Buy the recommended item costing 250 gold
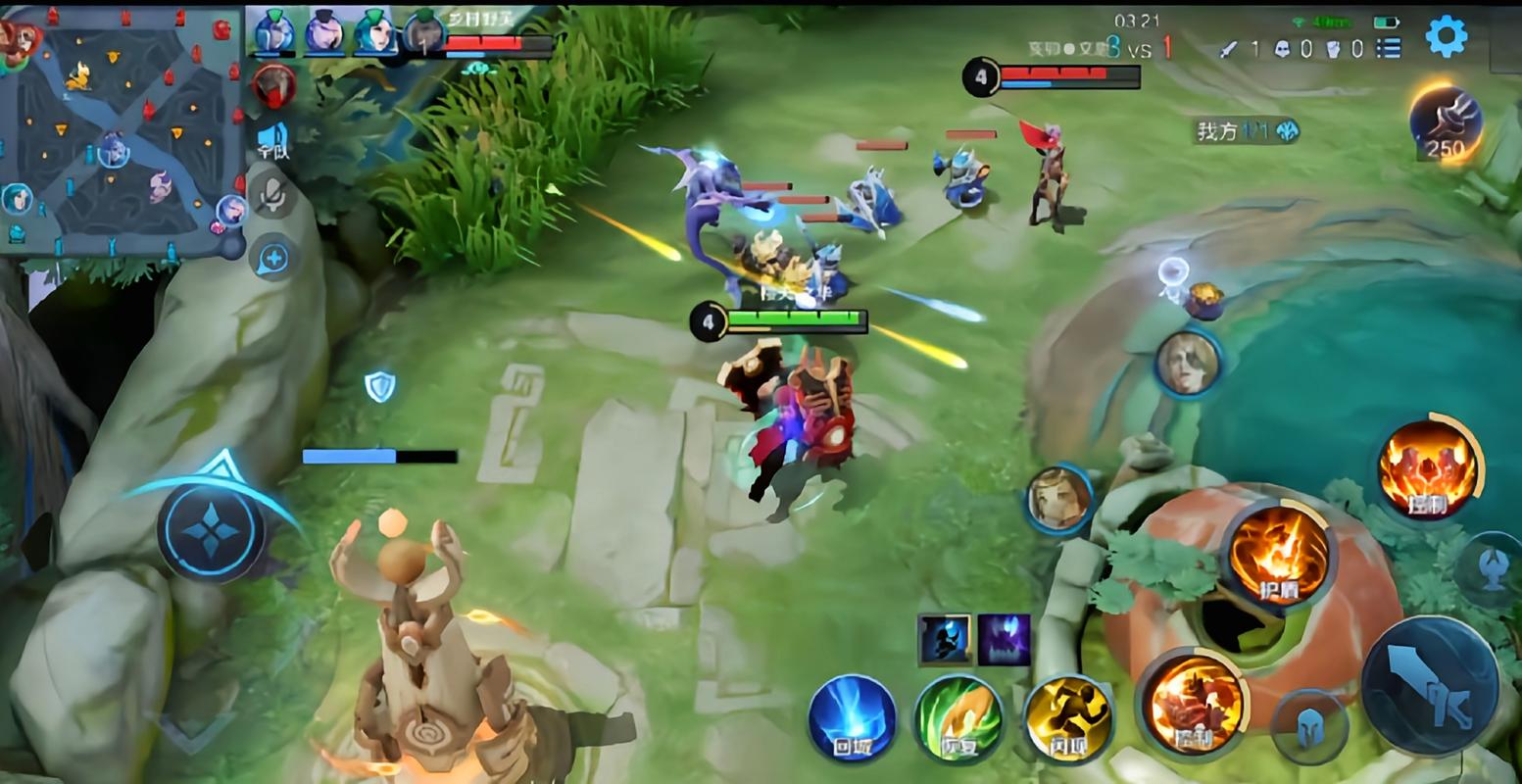The image size is (1522, 784). [1445, 123]
